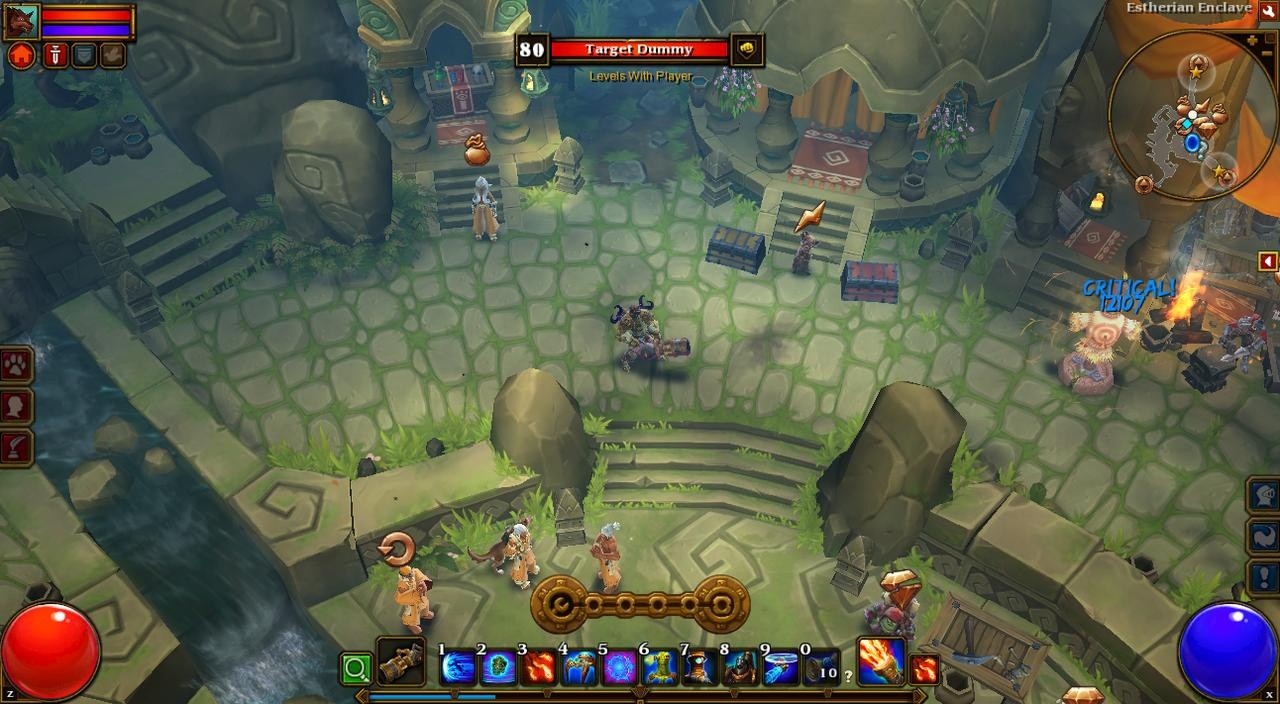Use the item in hotbar slot 0
The width and height of the screenshot is (1280, 704).
point(822,666)
